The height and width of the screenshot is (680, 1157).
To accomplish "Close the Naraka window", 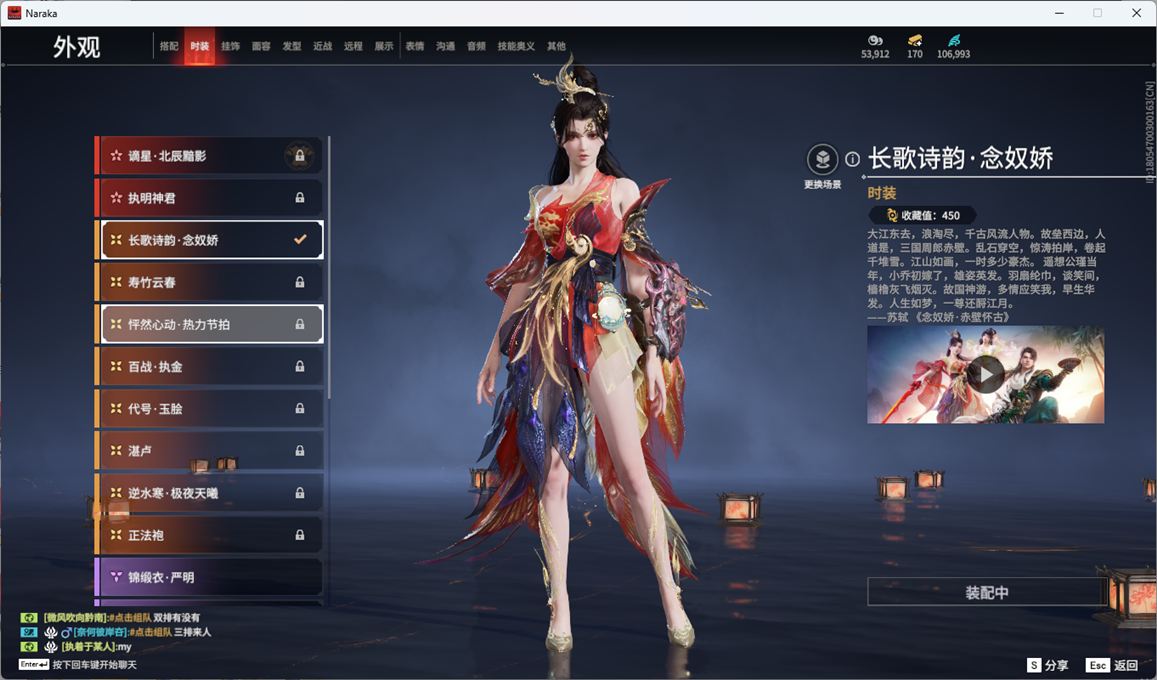I will click(x=1136, y=13).
